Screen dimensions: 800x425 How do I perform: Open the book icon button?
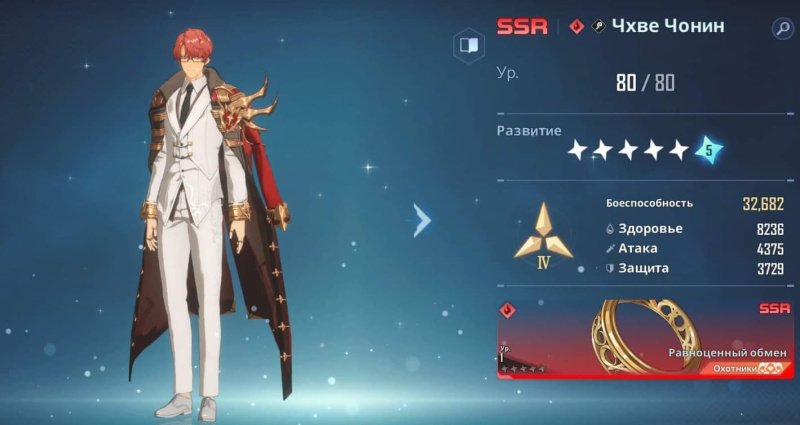pyautogui.click(x=466, y=45)
